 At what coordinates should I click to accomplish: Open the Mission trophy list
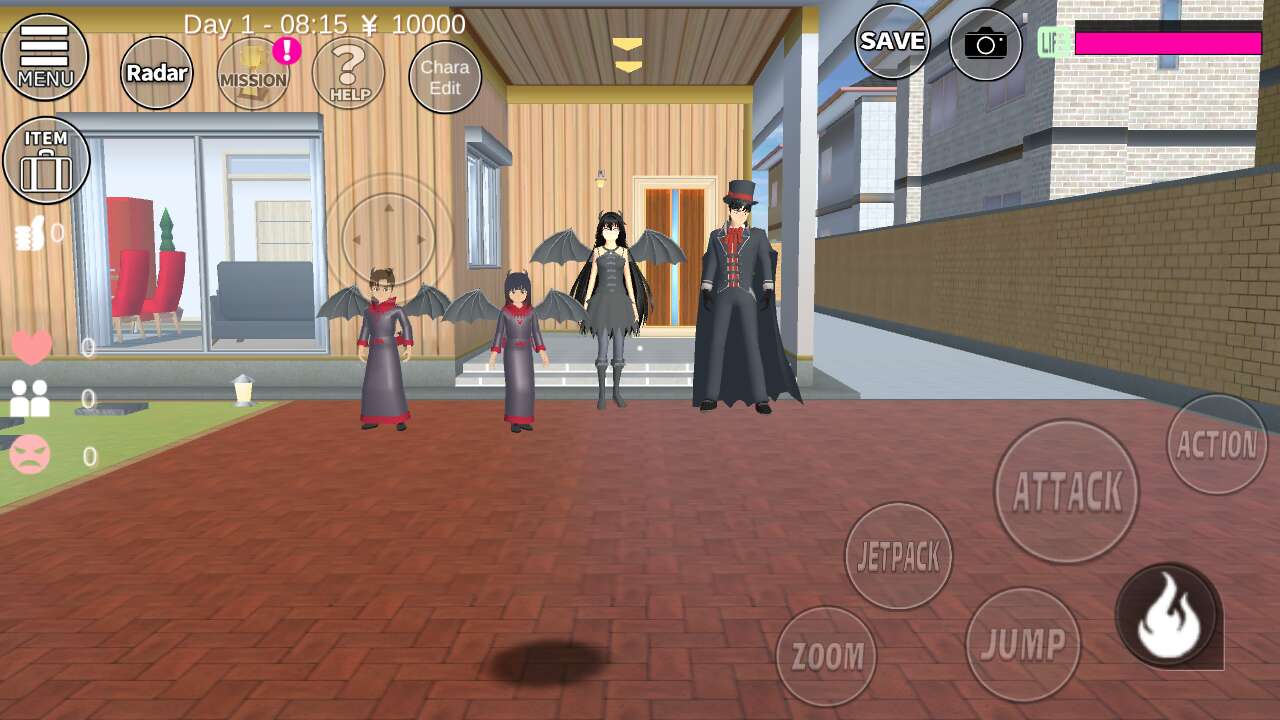(253, 73)
